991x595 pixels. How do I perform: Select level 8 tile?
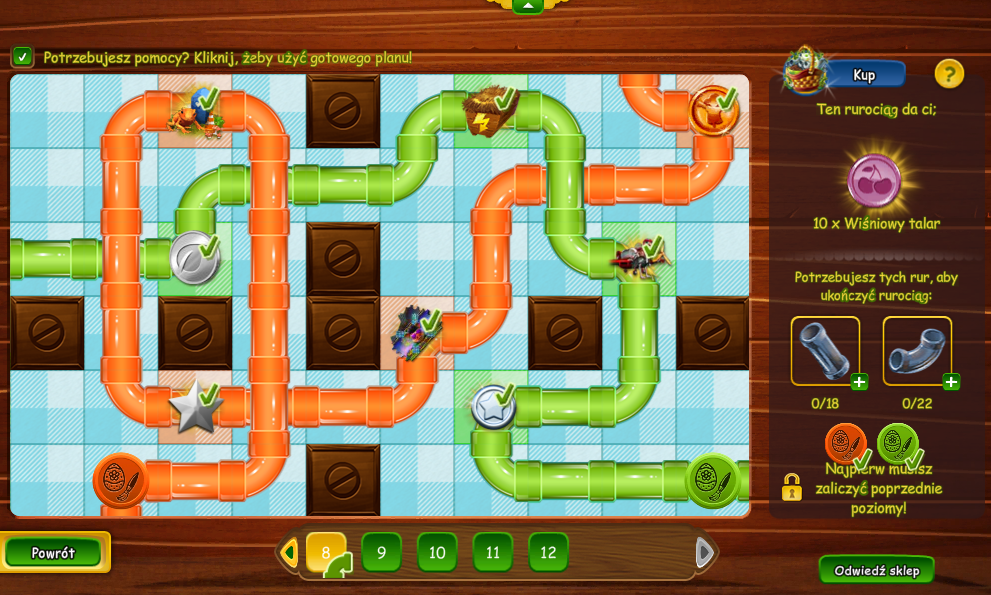coord(326,552)
